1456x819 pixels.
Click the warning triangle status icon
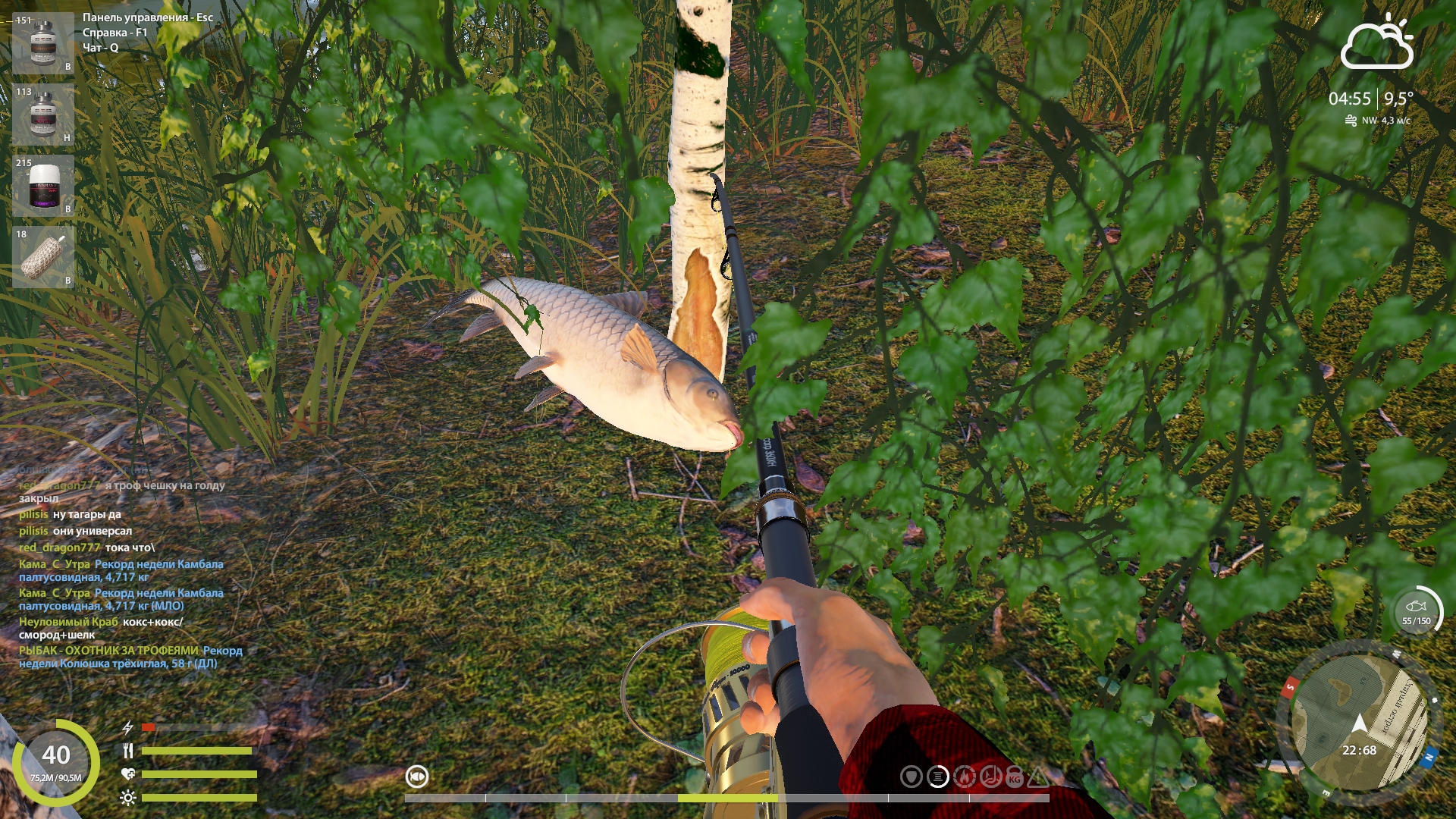tap(1038, 777)
